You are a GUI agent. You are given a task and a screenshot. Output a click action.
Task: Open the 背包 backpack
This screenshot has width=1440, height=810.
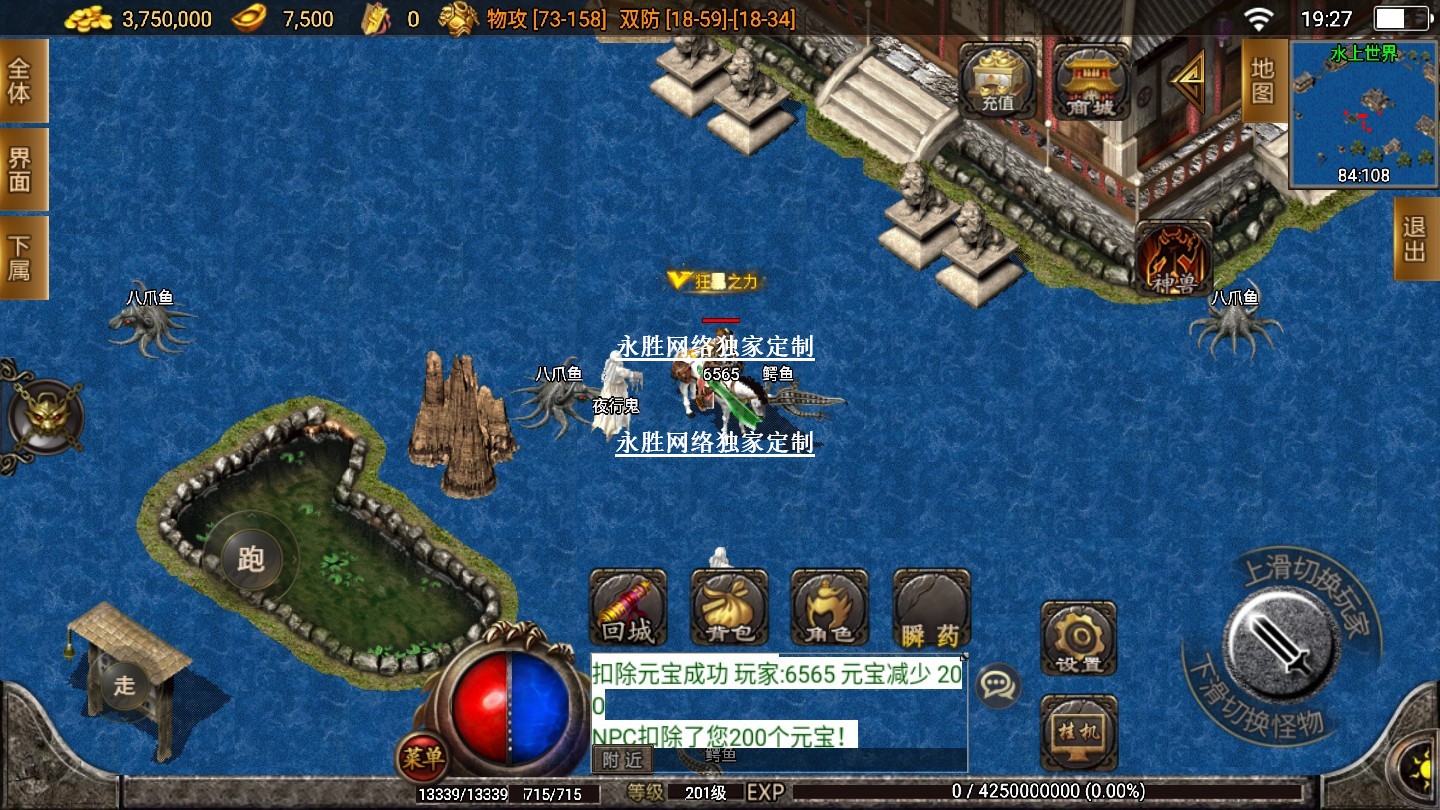tap(729, 607)
